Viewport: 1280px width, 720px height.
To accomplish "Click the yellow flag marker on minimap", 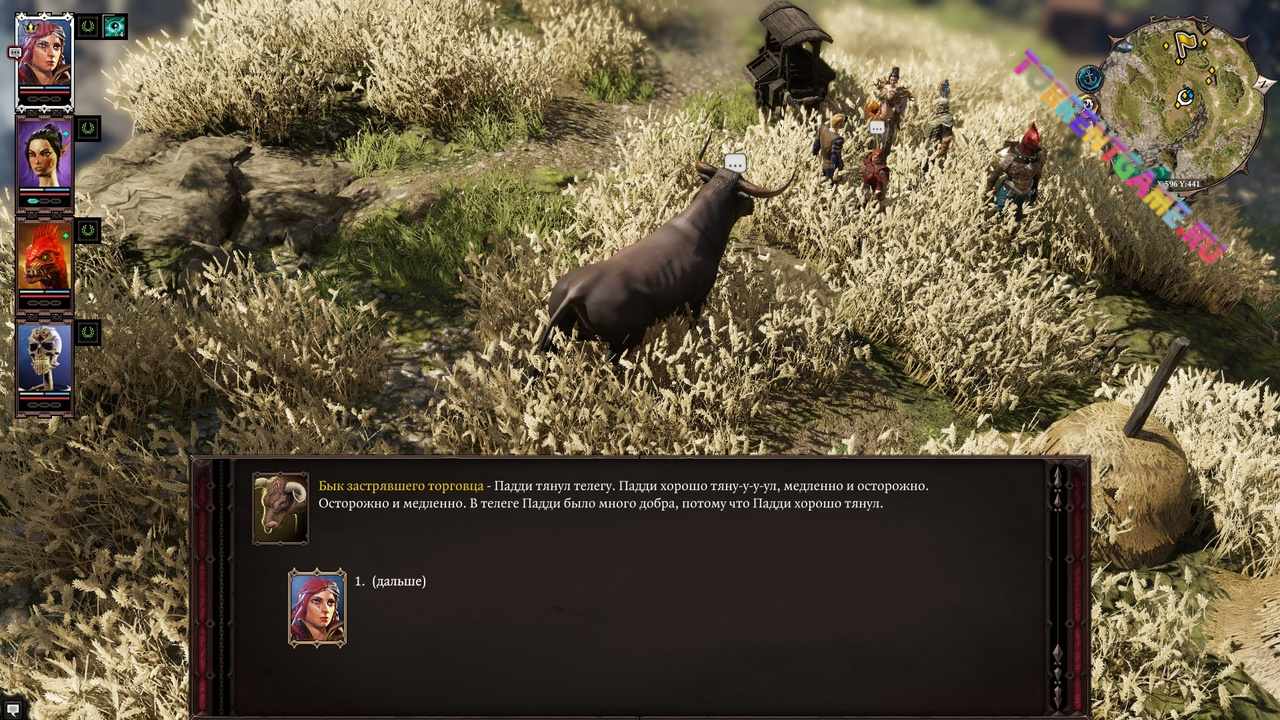I will click(1184, 43).
